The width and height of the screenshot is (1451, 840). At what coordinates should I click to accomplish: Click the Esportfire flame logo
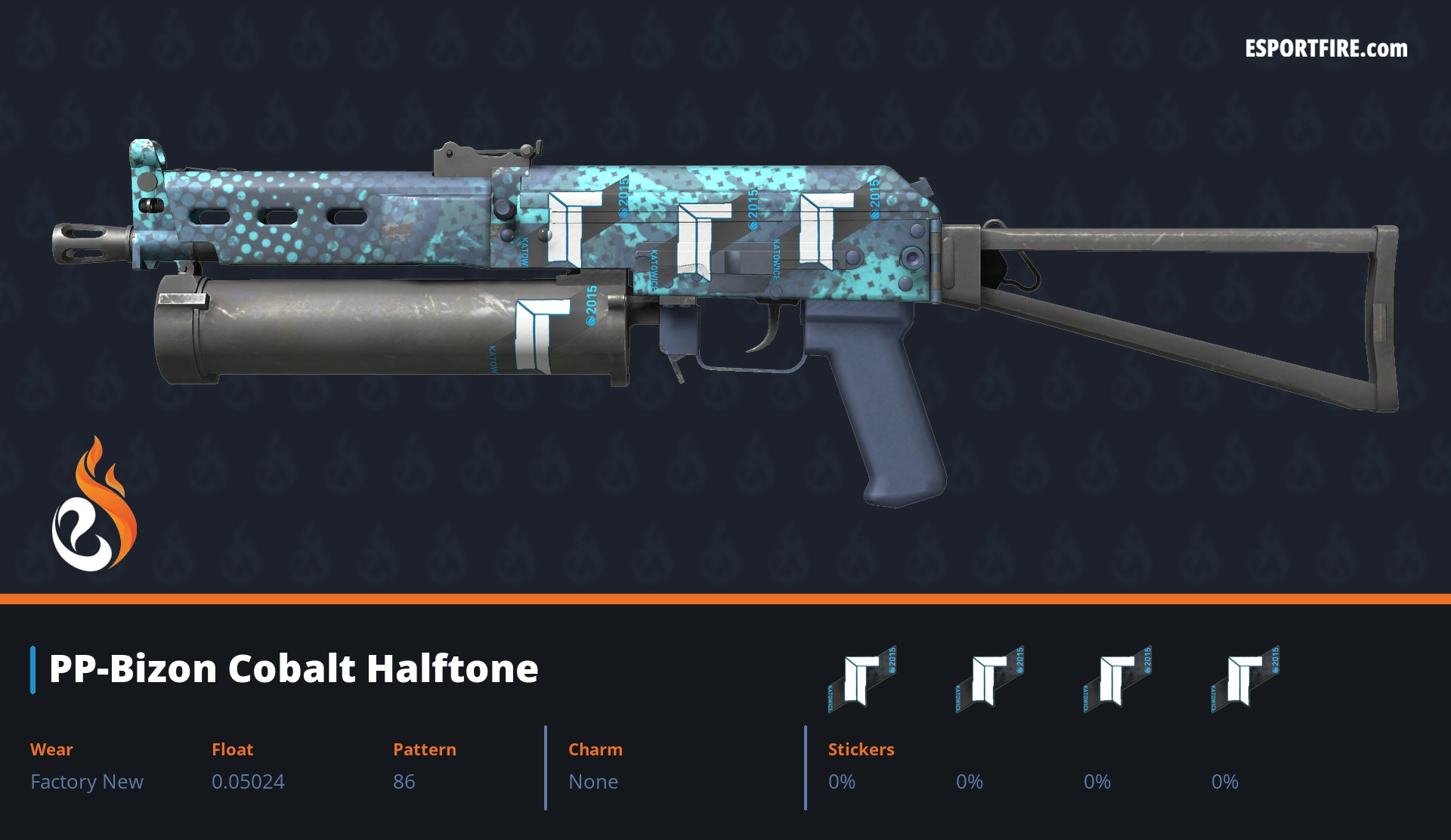[94, 505]
